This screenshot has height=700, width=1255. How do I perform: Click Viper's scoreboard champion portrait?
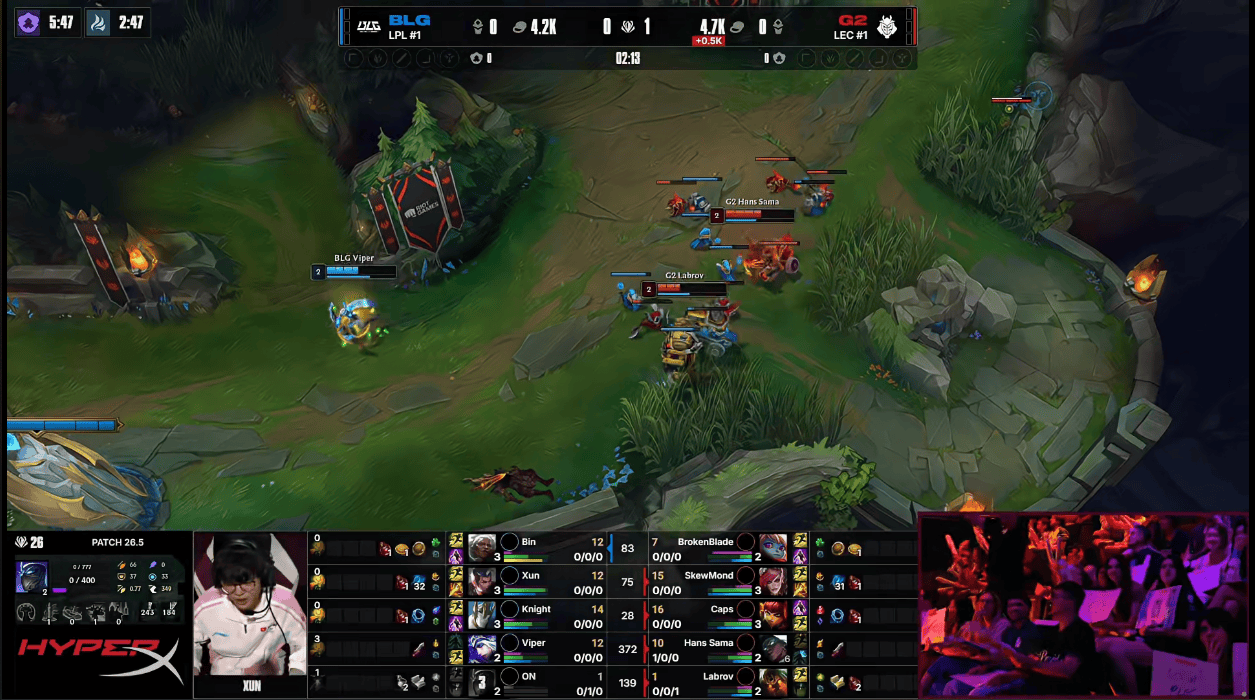(482, 649)
